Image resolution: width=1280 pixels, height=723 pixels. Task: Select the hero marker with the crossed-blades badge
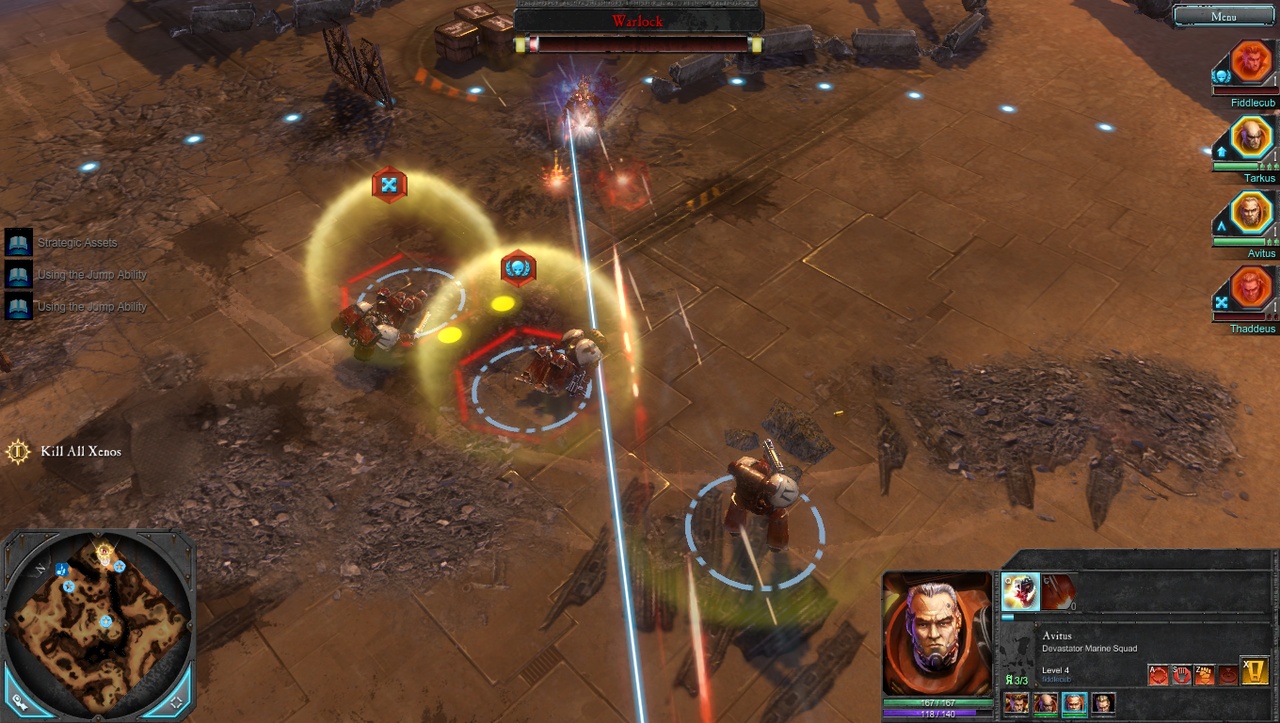389,185
